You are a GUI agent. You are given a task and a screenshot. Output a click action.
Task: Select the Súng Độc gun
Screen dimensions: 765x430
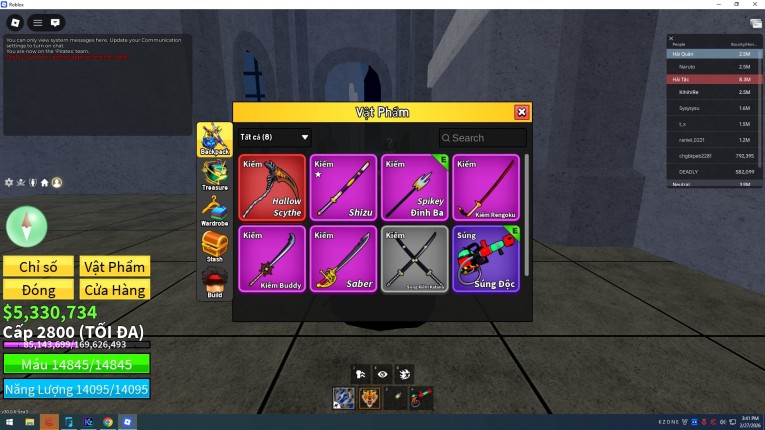pyautogui.click(x=486, y=259)
